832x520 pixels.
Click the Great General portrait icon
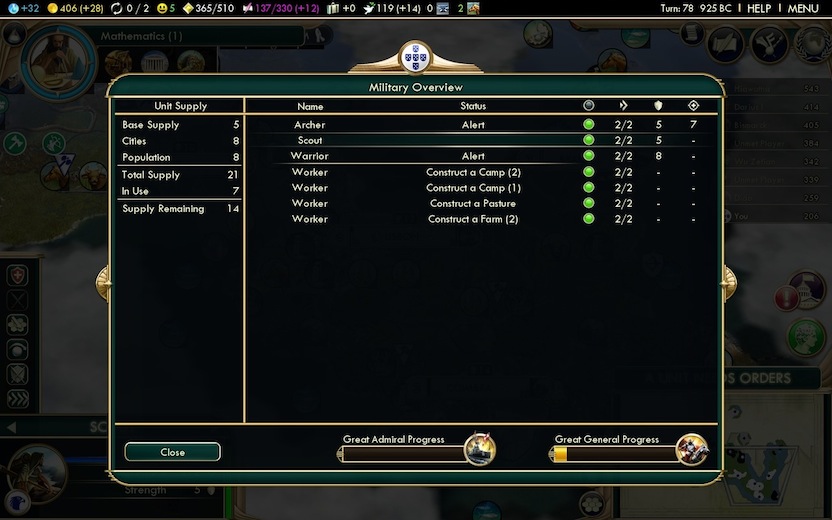(691, 450)
